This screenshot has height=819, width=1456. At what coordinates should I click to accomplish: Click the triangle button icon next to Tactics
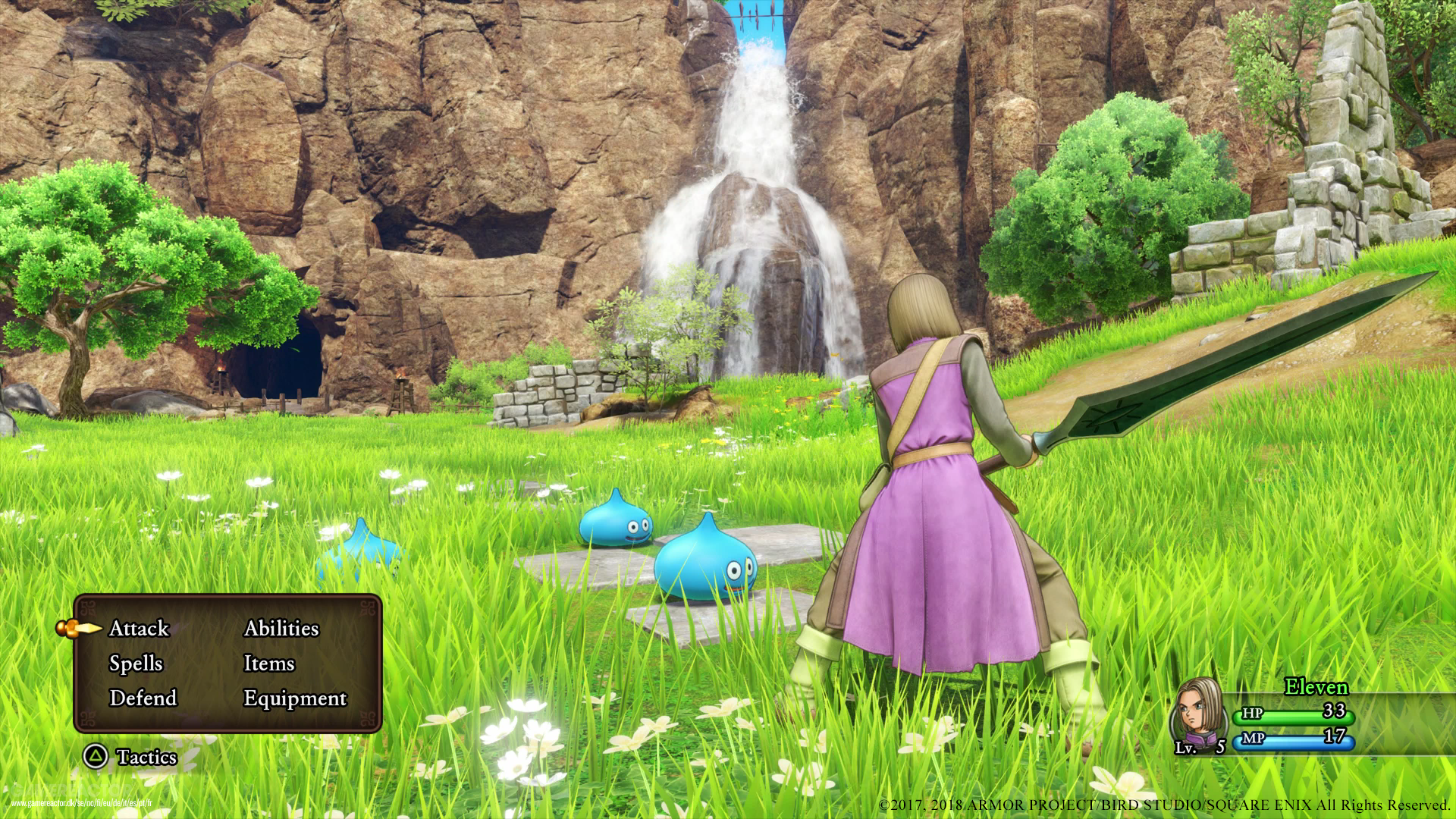95,758
